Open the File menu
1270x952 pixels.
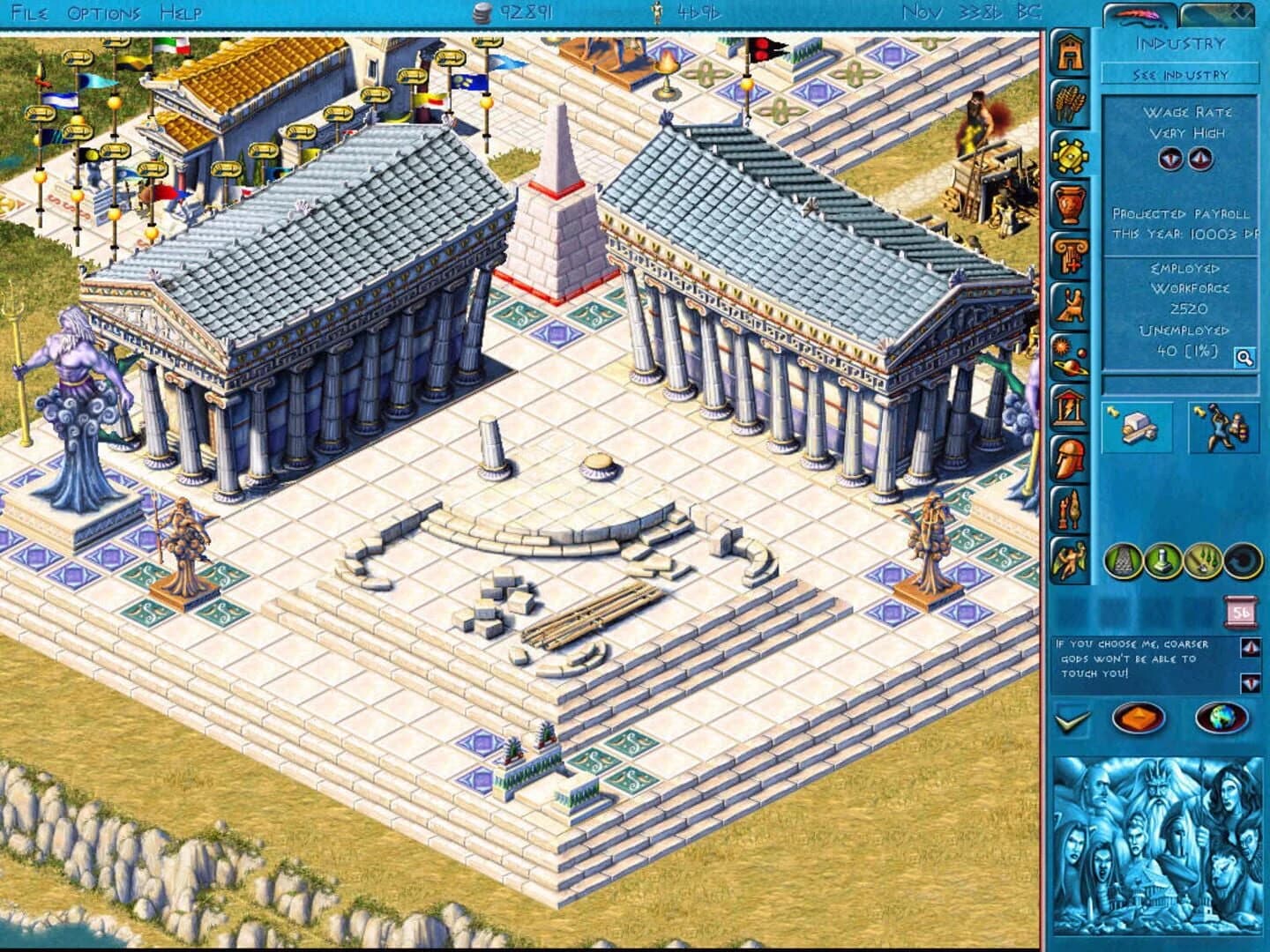29,12
